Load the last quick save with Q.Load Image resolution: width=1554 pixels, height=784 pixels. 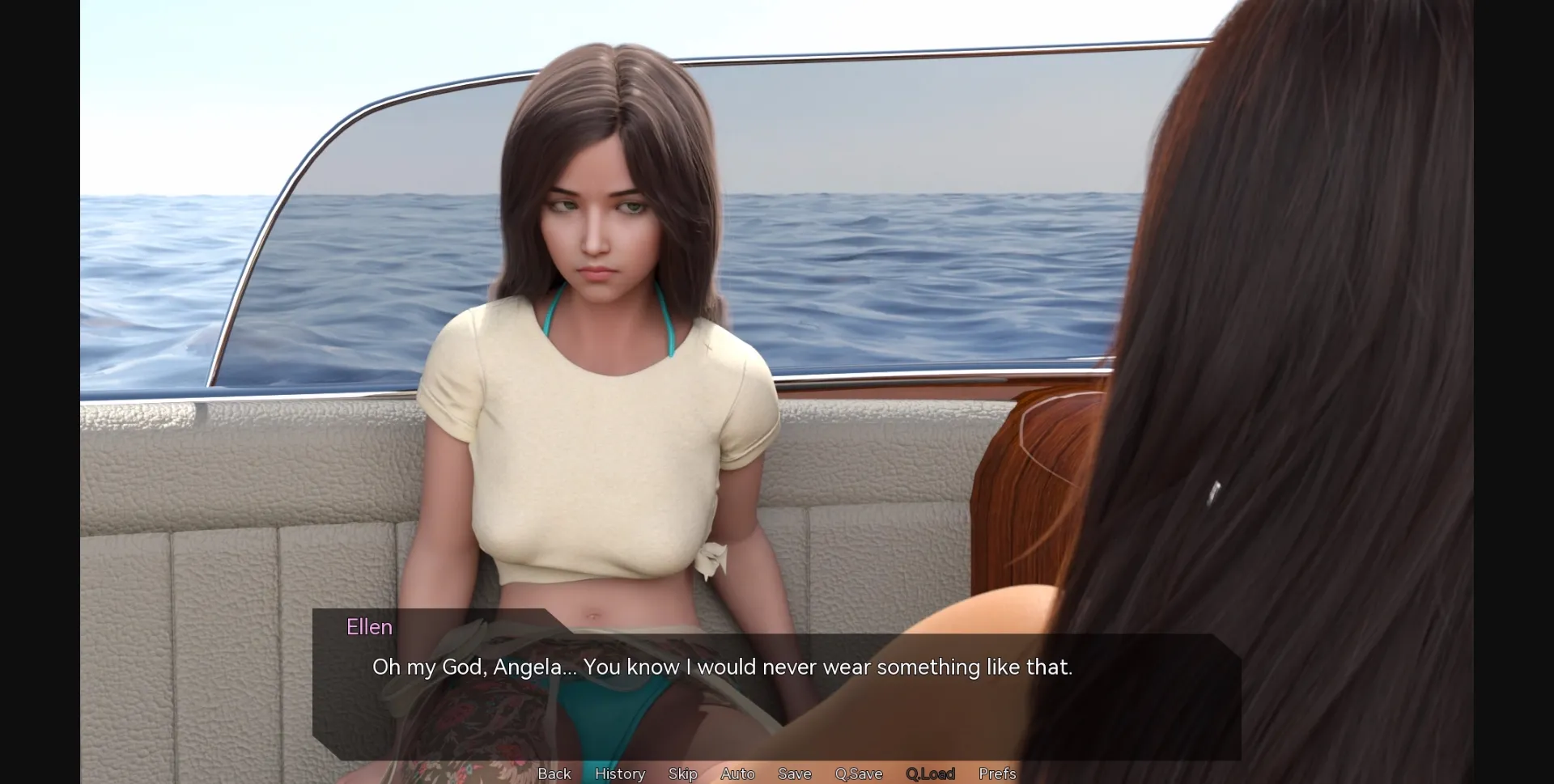point(929,773)
